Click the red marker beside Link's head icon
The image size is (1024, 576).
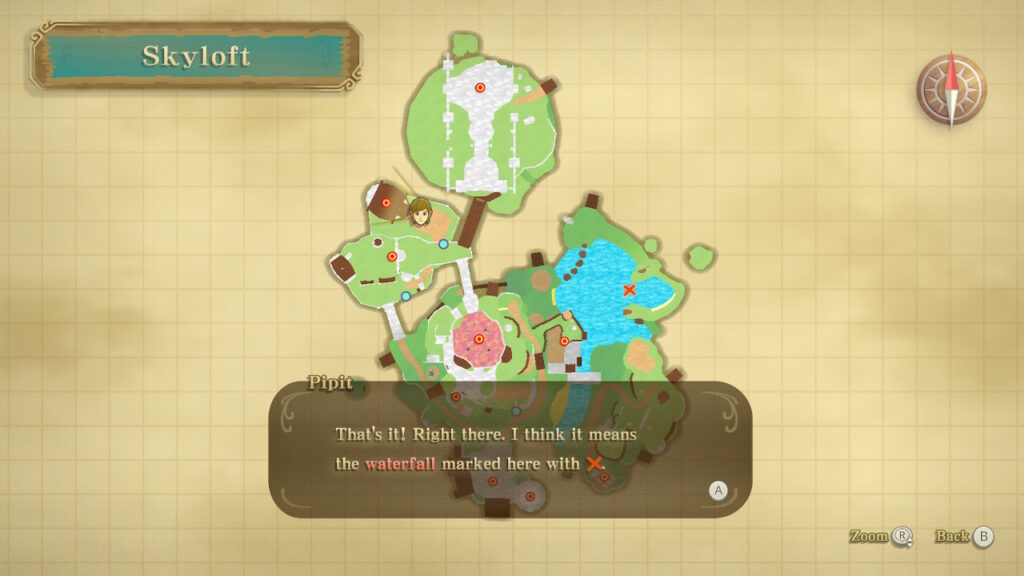[386, 203]
